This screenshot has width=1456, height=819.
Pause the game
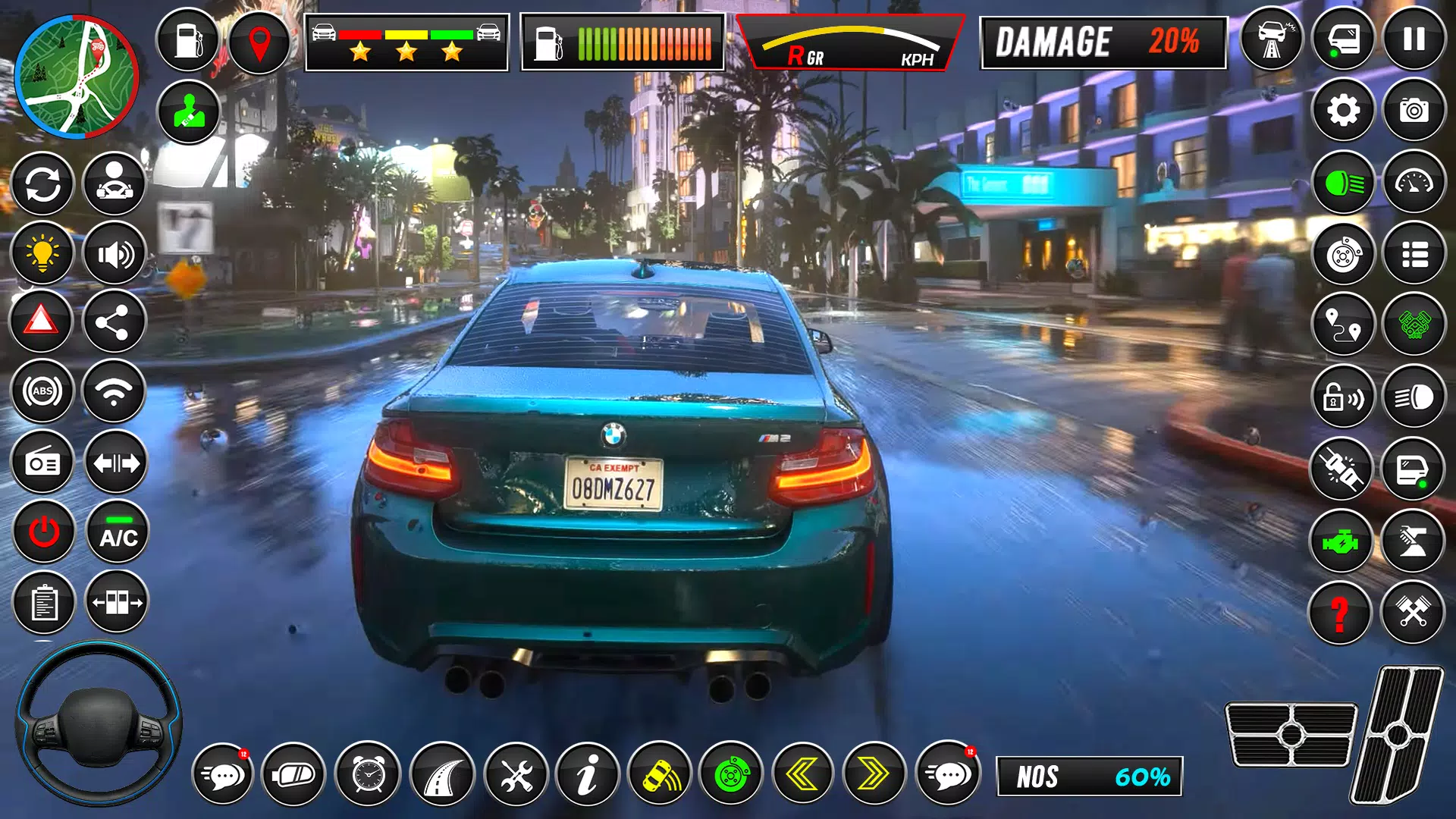click(x=1414, y=39)
